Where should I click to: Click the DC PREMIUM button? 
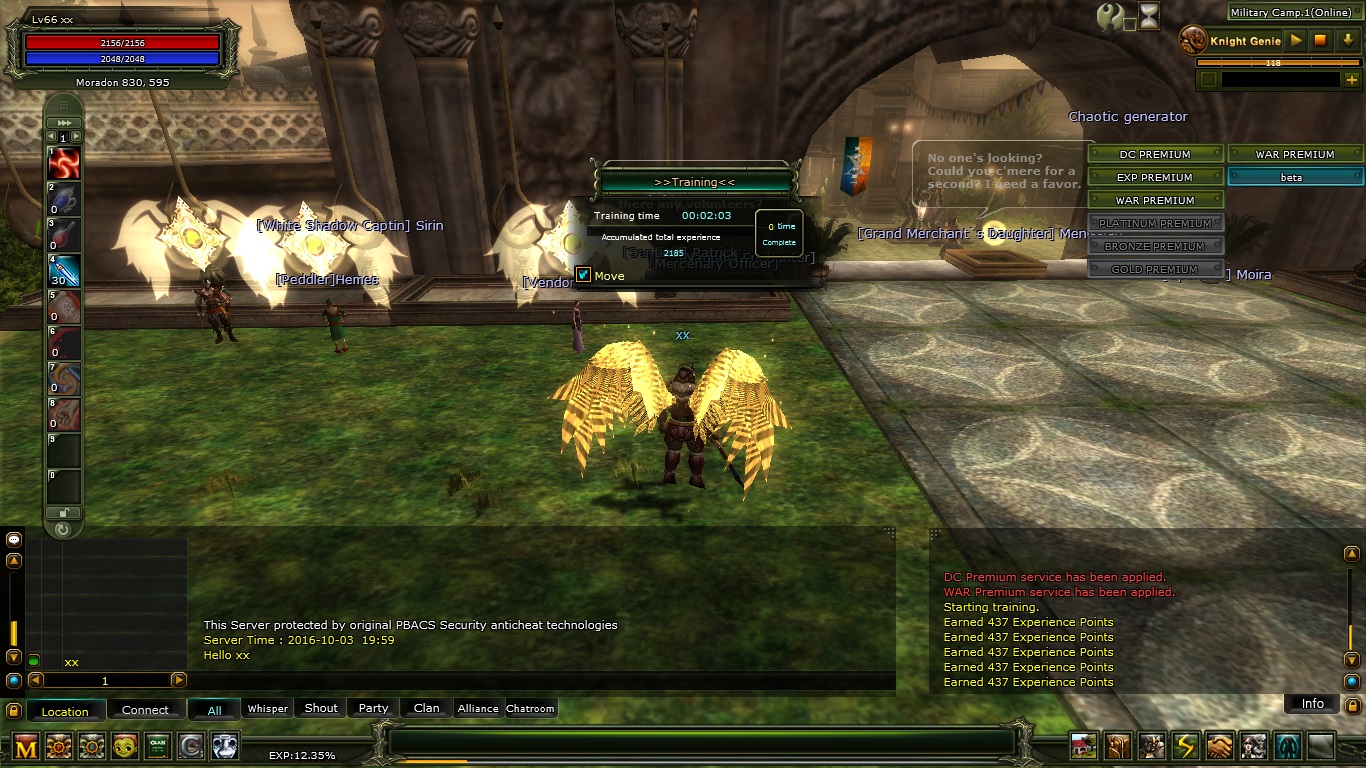pos(1154,154)
